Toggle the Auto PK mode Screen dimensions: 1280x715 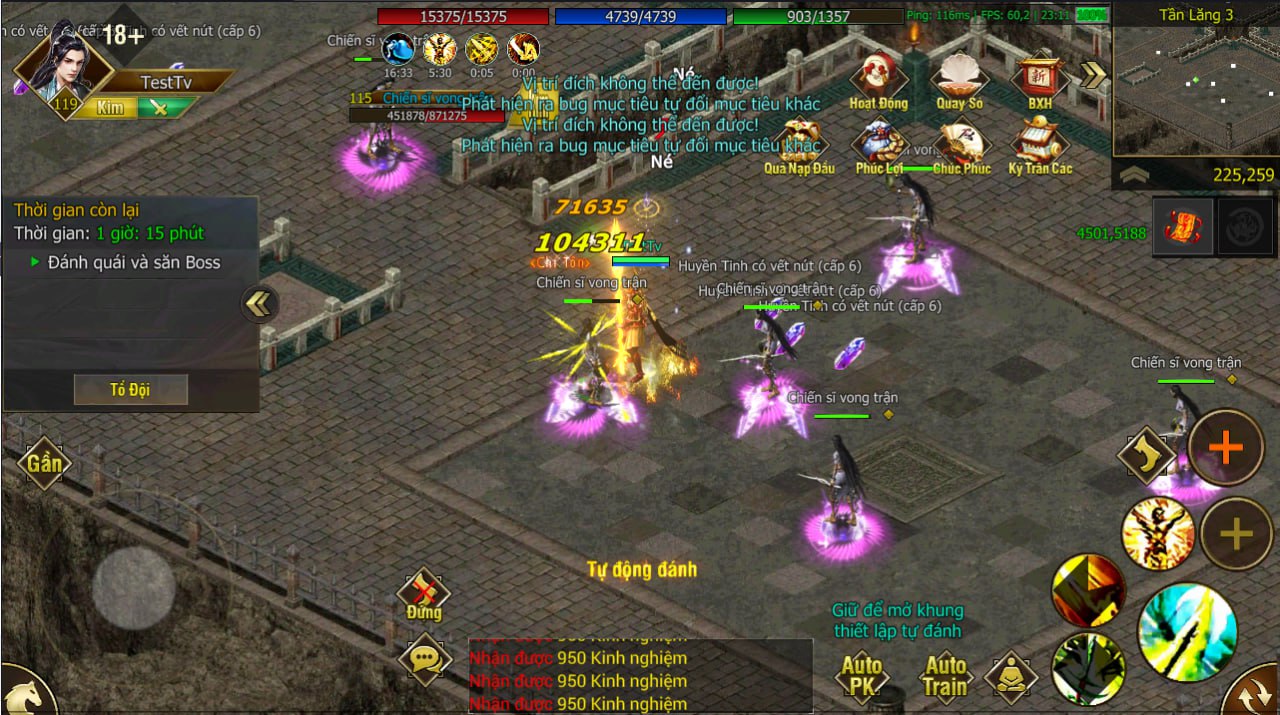861,675
